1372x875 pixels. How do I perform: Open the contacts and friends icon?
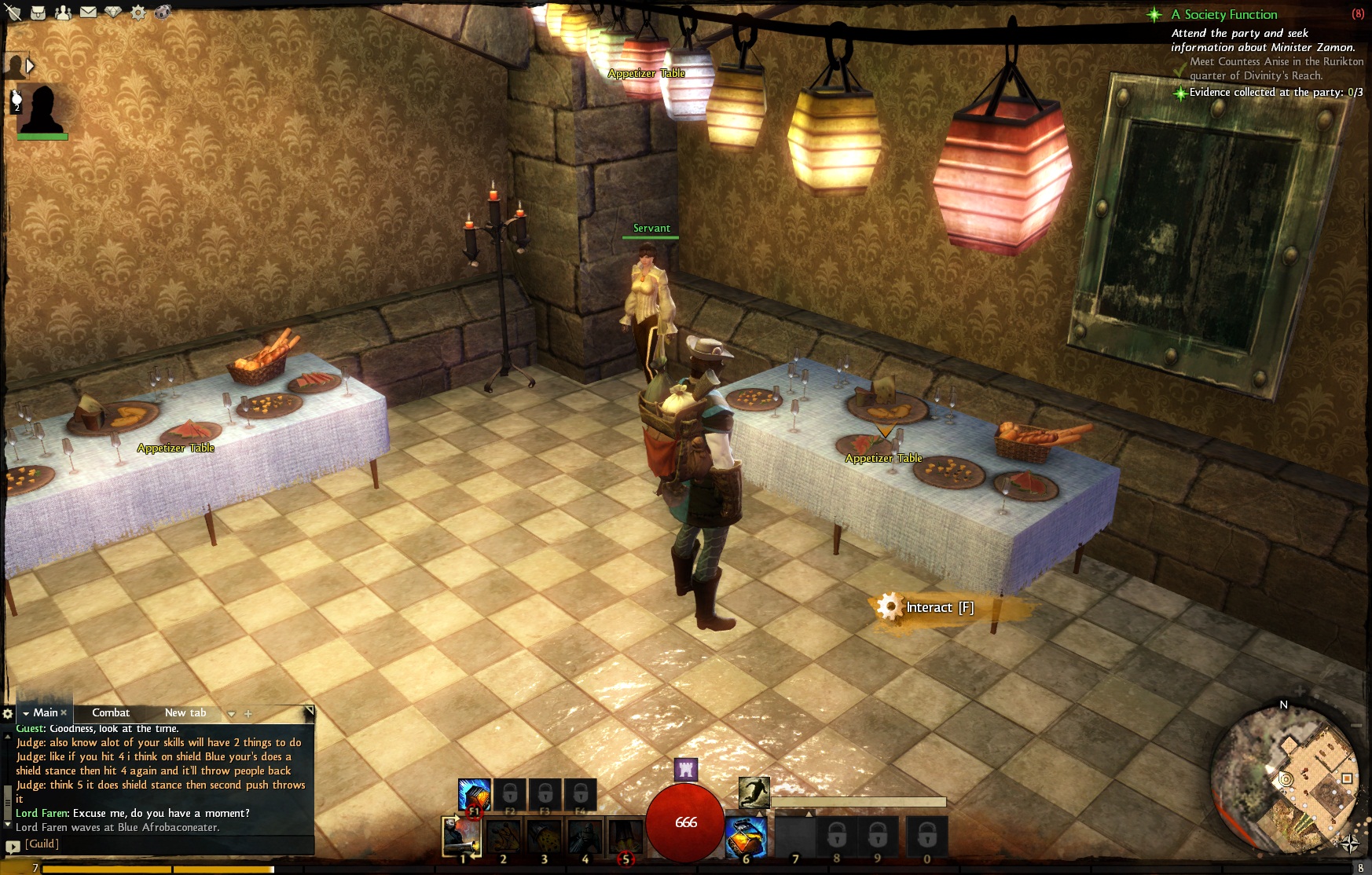63,13
